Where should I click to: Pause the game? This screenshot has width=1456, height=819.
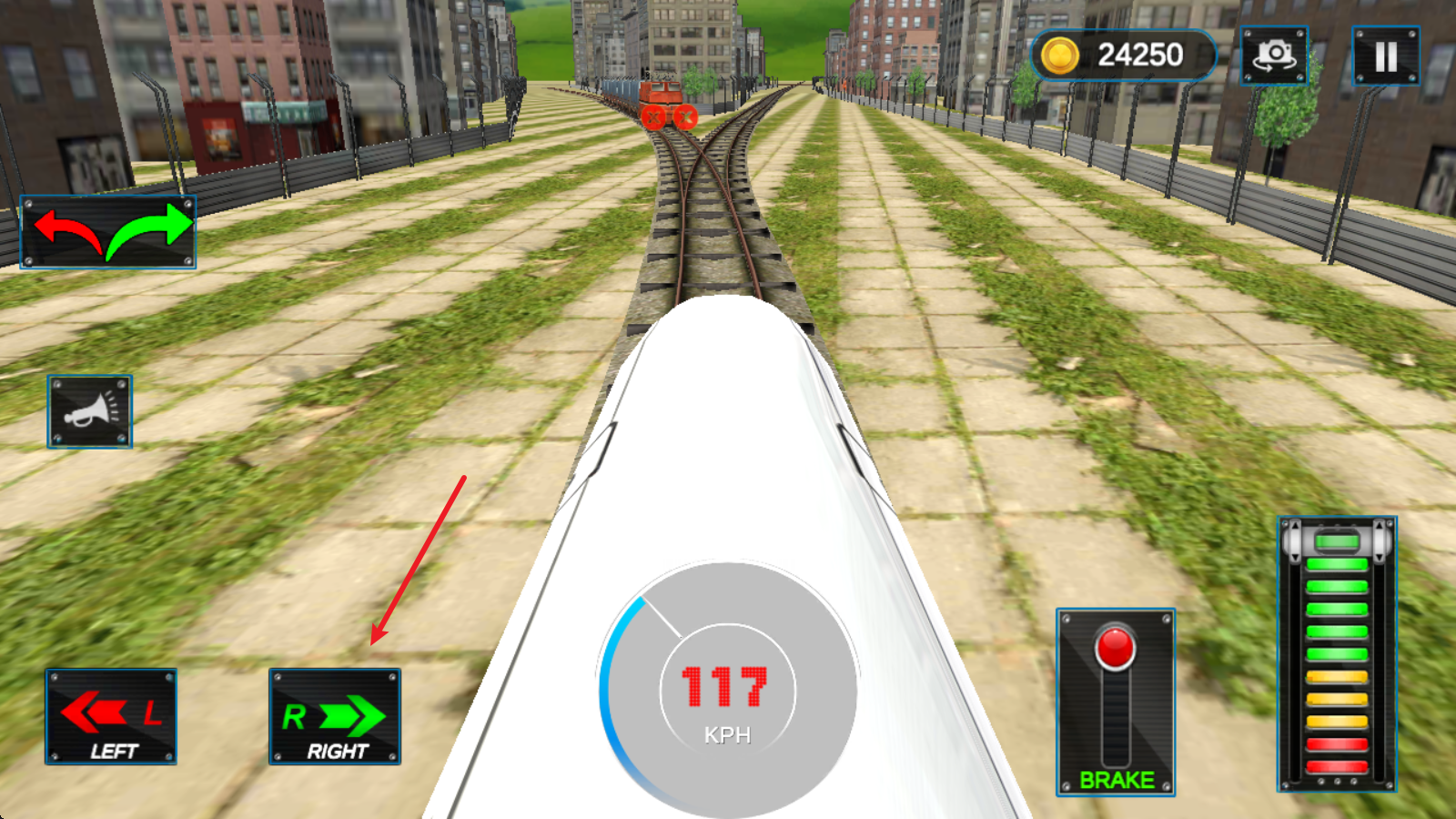tap(1385, 56)
